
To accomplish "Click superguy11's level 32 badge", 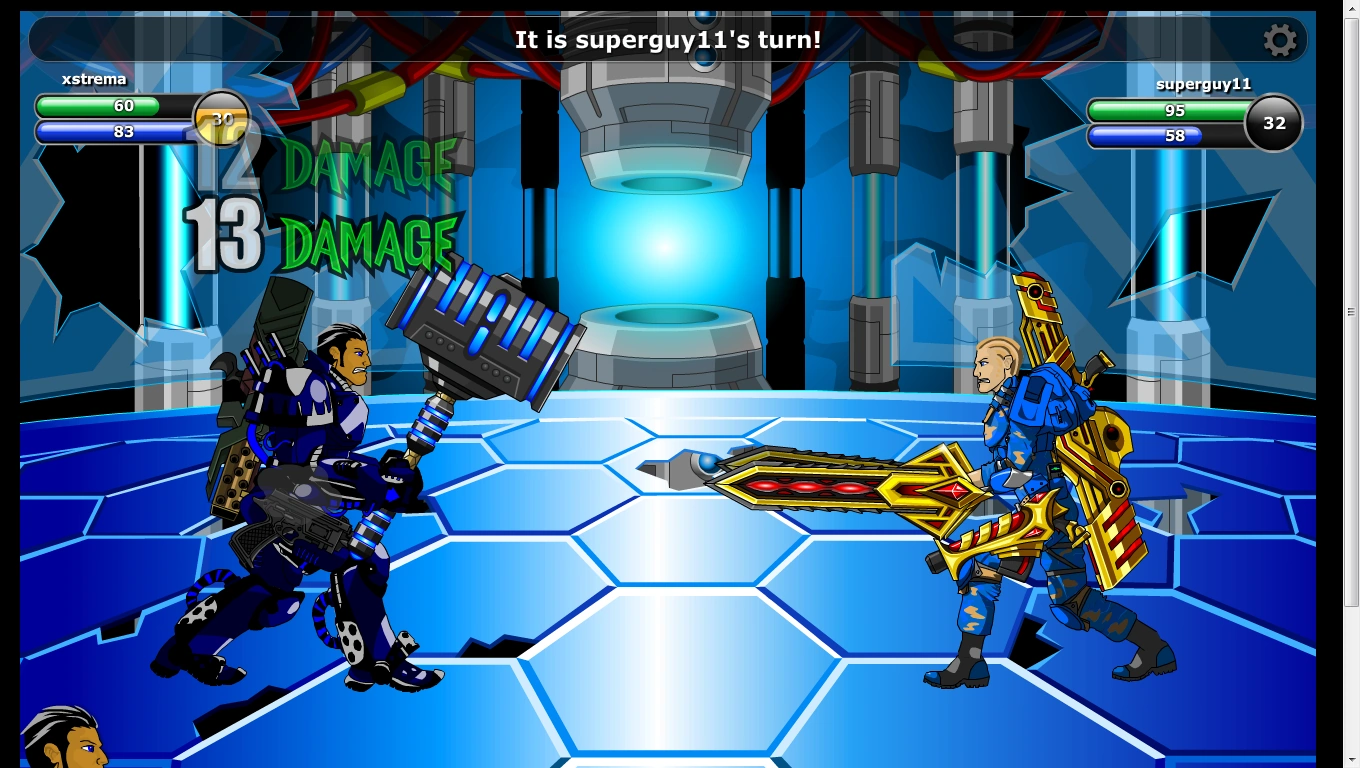I will 1272,123.
